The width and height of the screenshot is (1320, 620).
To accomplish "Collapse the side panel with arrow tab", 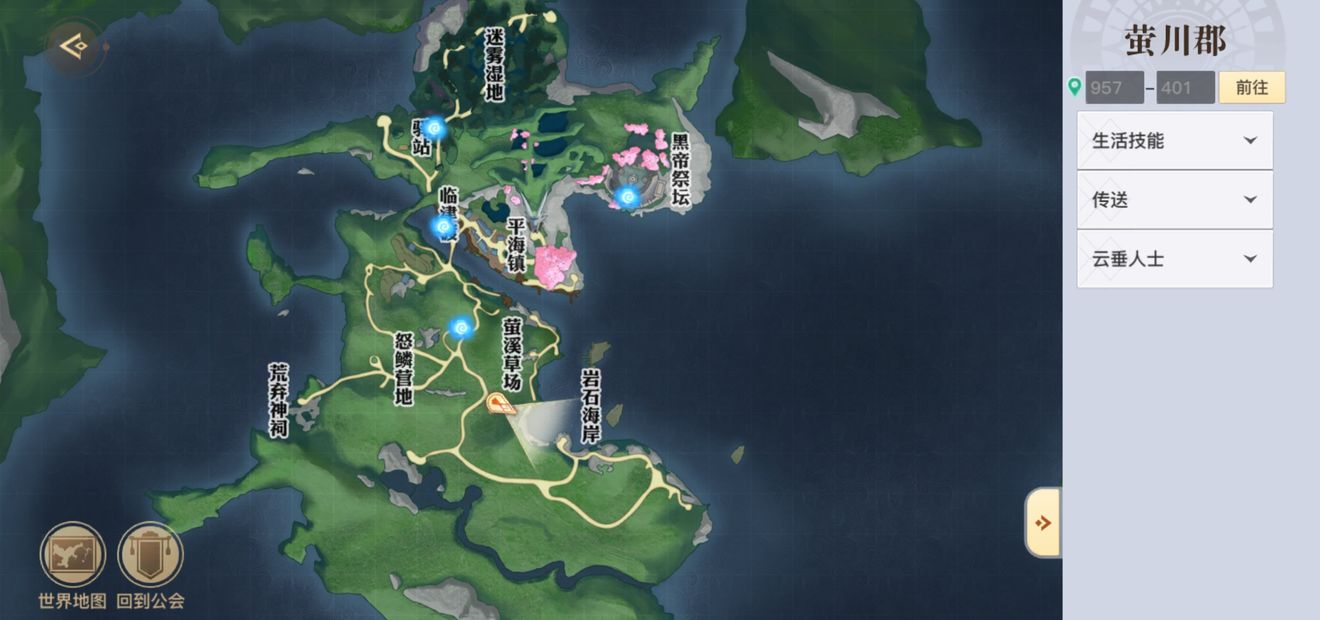I will coord(1043,522).
